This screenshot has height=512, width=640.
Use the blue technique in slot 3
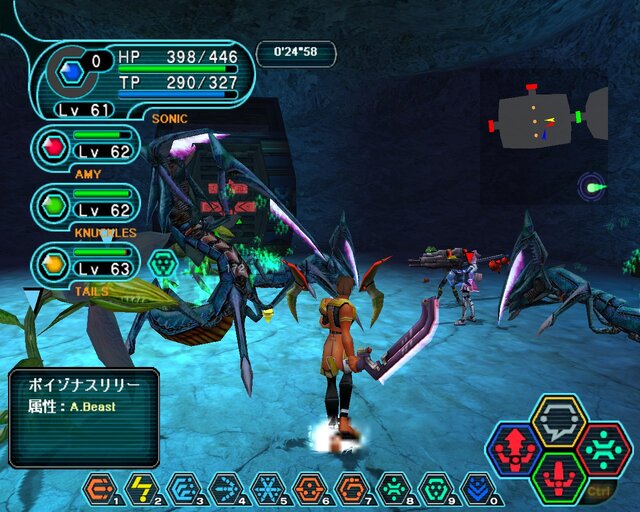coord(183,488)
